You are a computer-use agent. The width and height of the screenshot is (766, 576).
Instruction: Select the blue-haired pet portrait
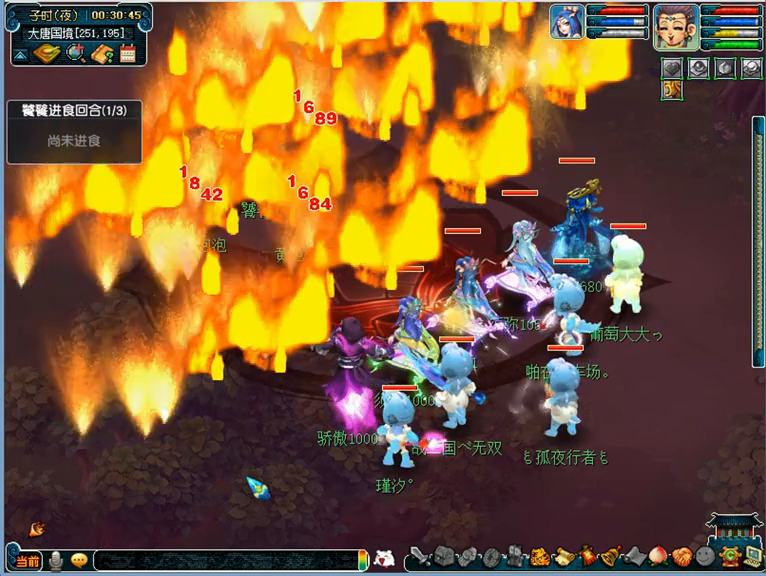566,22
